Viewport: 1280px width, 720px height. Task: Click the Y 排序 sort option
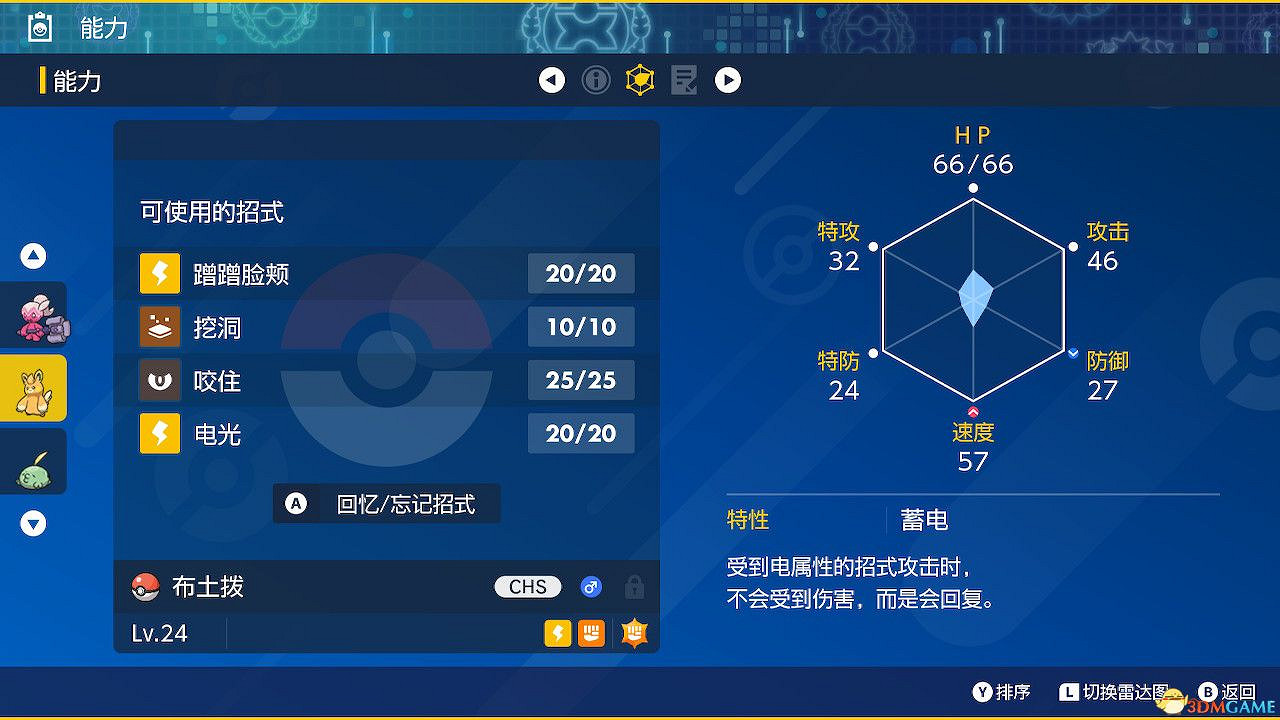coord(1000,691)
